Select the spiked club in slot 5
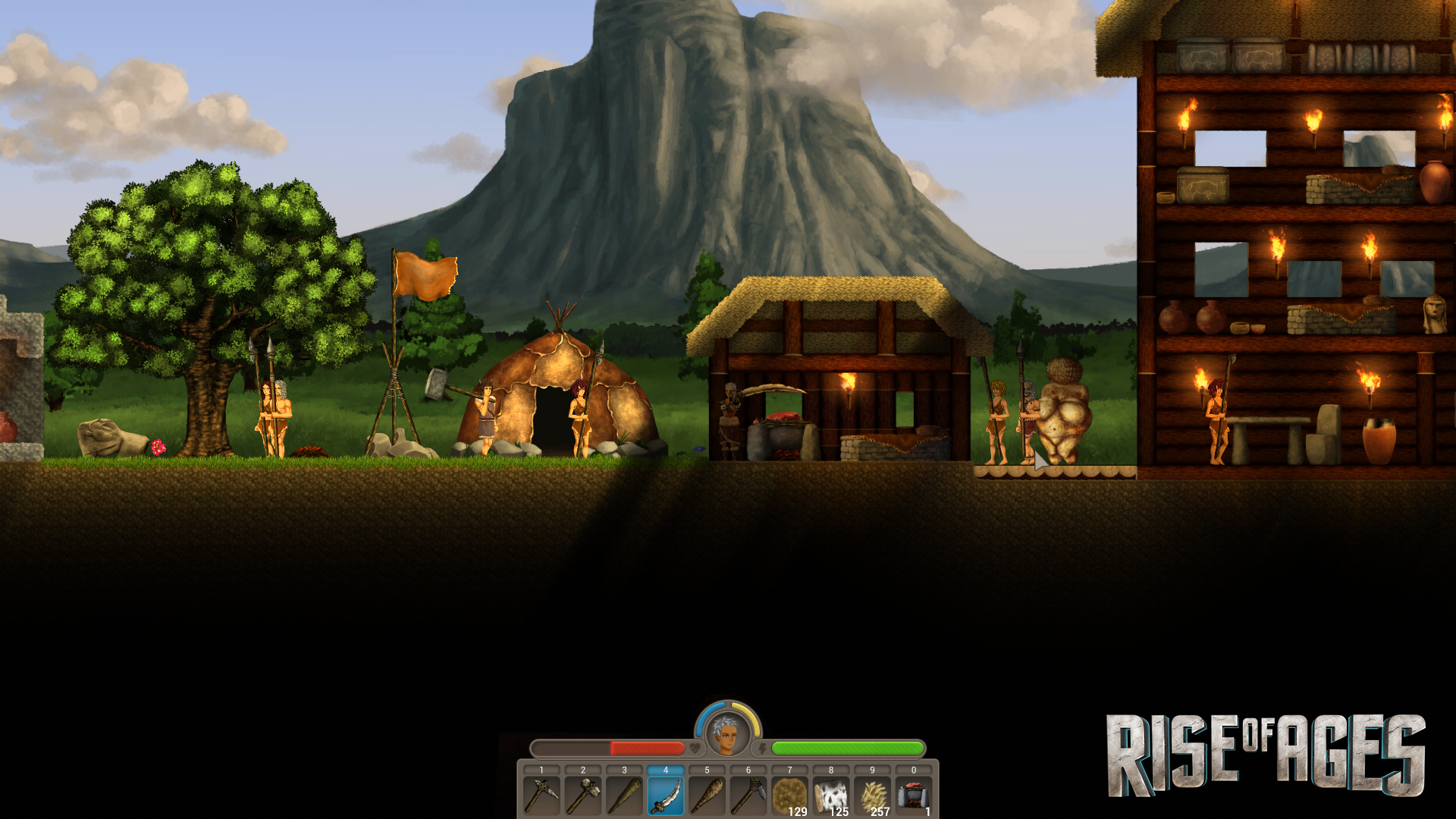Screen dimensions: 1456x819 pyautogui.click(x=708, y=796)
